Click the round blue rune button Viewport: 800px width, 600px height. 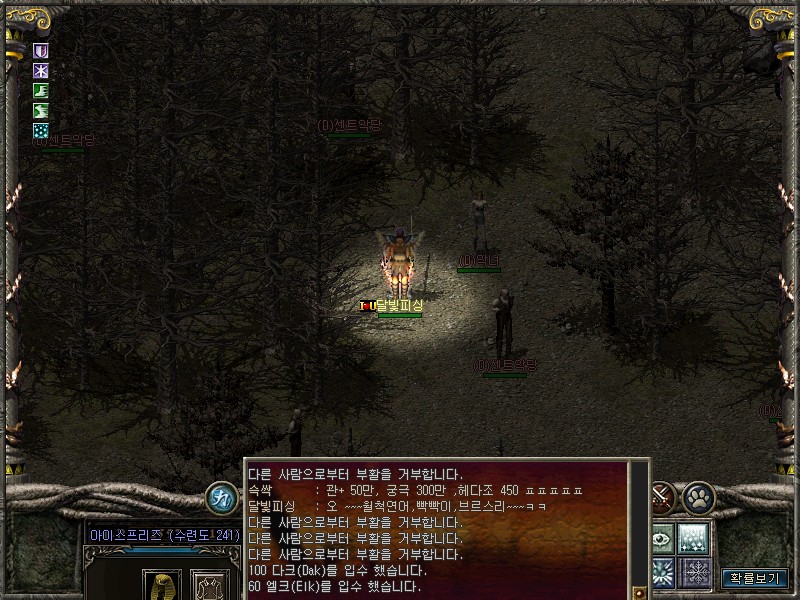point(221,498)
